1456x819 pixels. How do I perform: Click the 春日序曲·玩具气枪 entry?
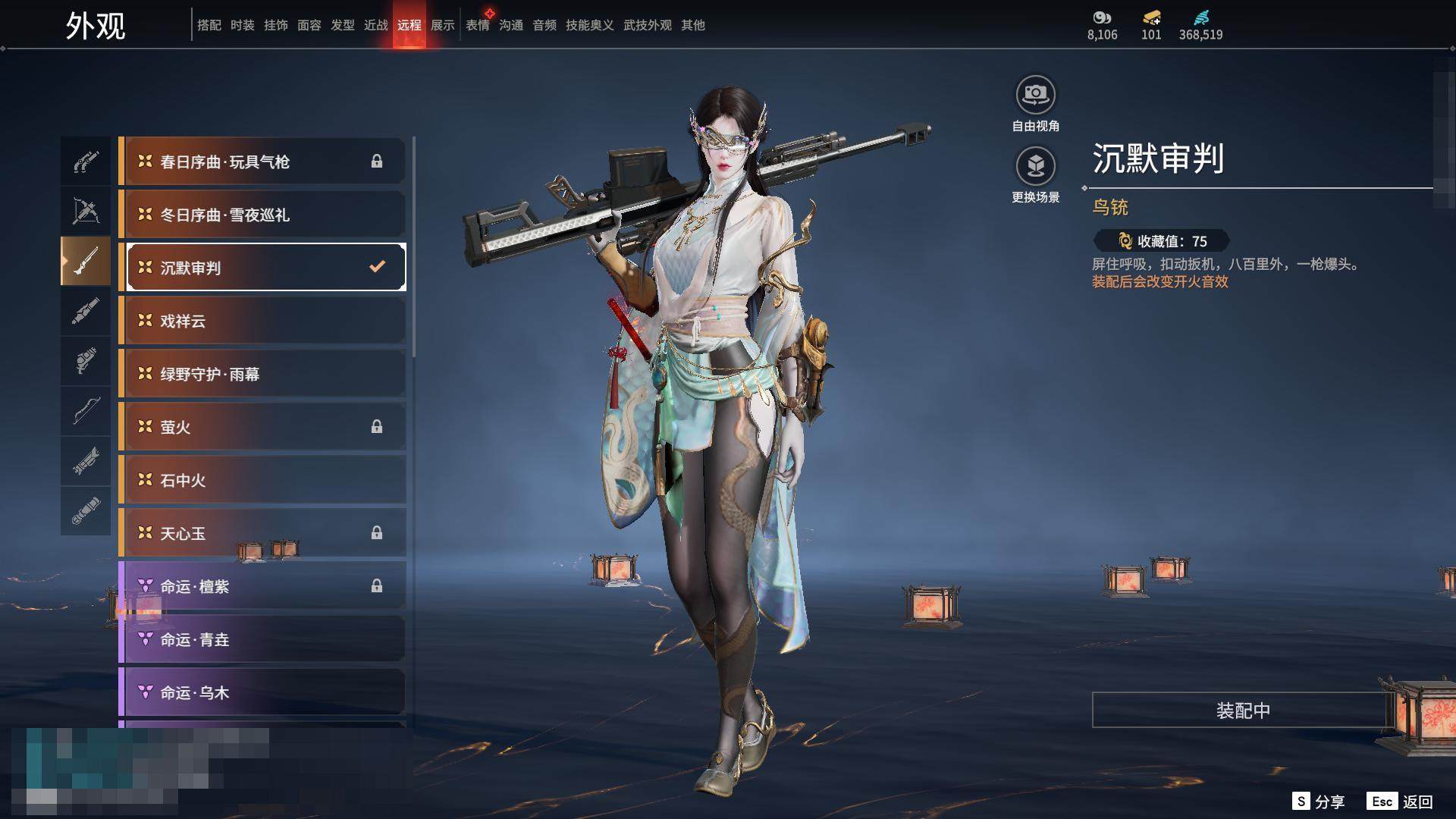pyautogui.click(x=262, y=162)
